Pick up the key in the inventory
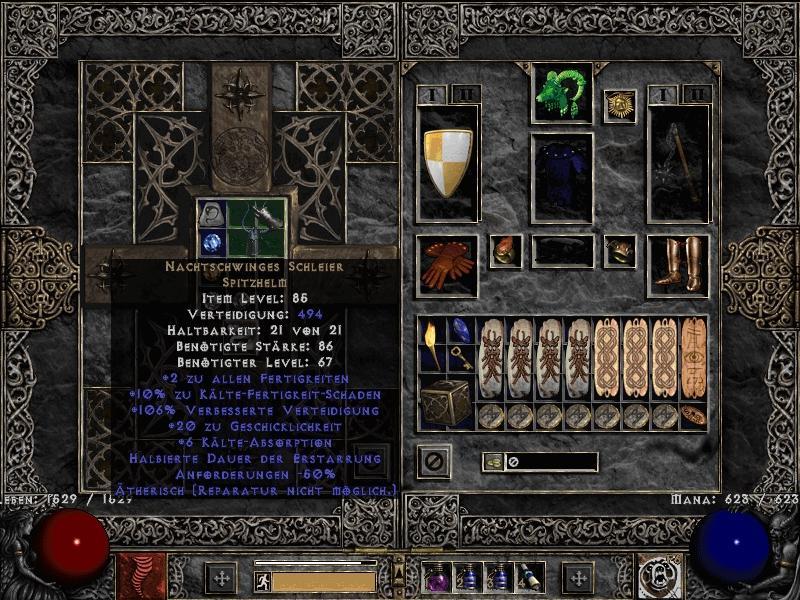800x600 pixels. (461, 357)
